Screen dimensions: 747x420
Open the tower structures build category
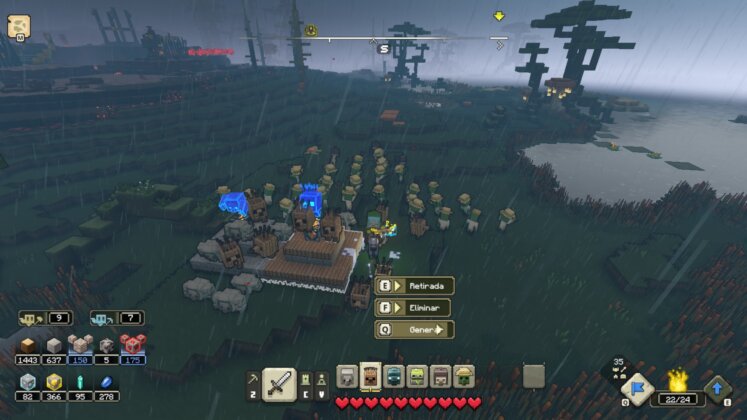click(320, 378)
